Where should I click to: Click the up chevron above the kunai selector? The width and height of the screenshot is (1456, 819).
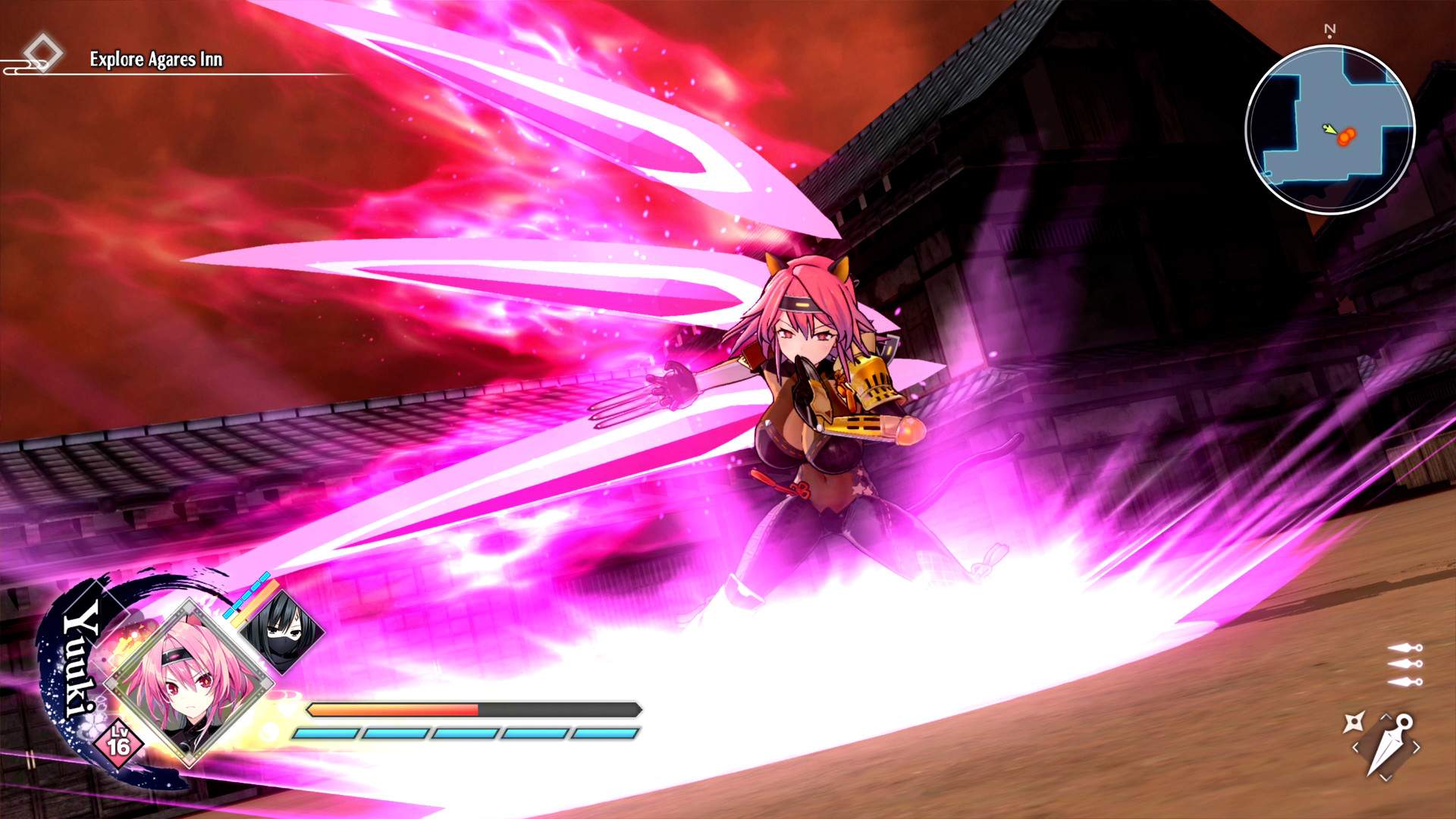click(x=1385, y=716)
